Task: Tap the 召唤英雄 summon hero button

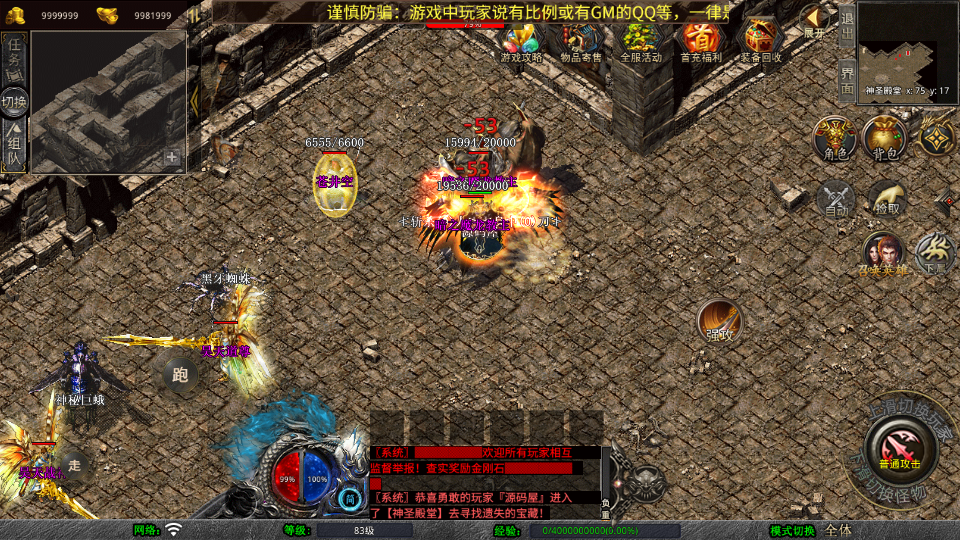Action: click(884, 254)
